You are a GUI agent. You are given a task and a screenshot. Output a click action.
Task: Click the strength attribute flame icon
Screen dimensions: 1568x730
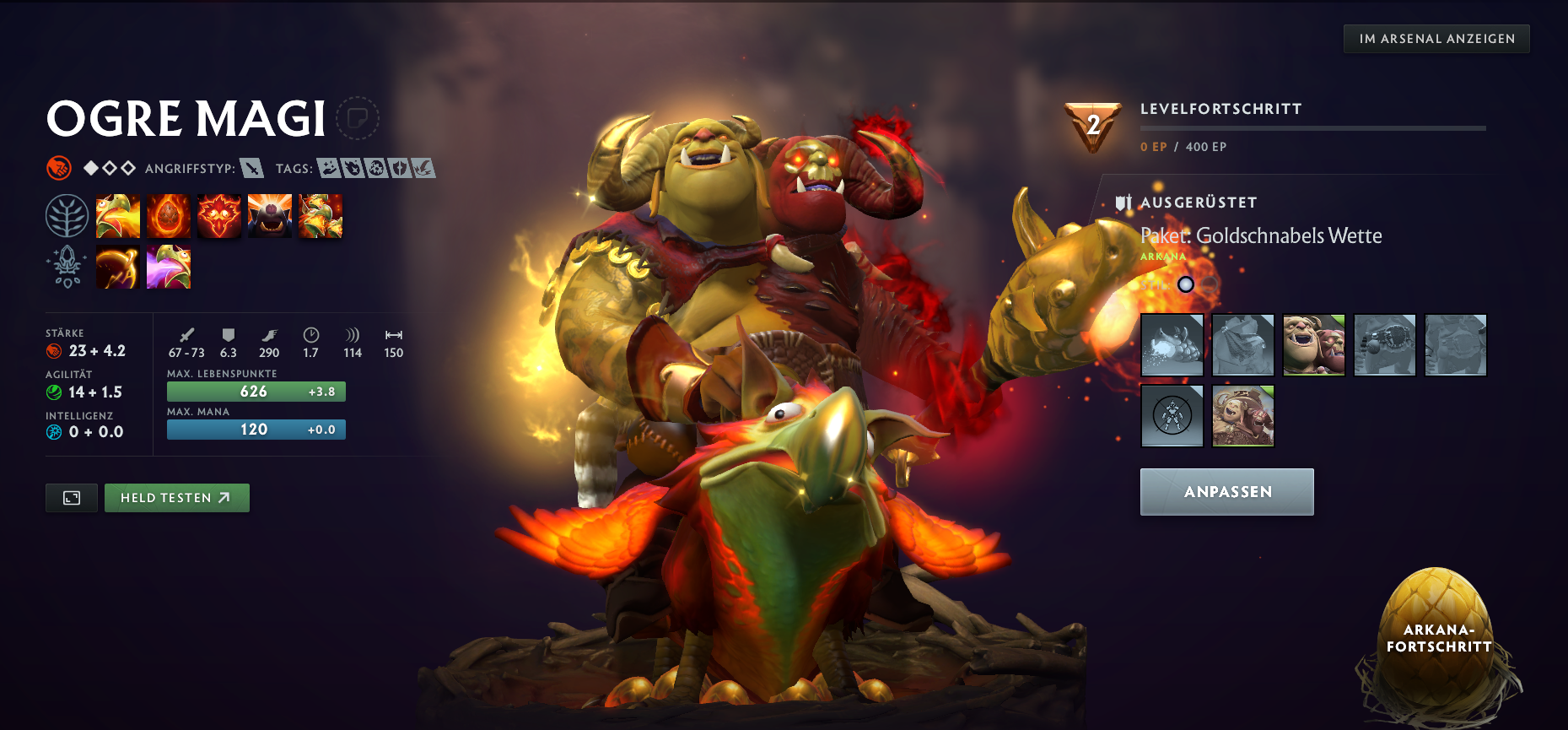[x=54, y=351]
